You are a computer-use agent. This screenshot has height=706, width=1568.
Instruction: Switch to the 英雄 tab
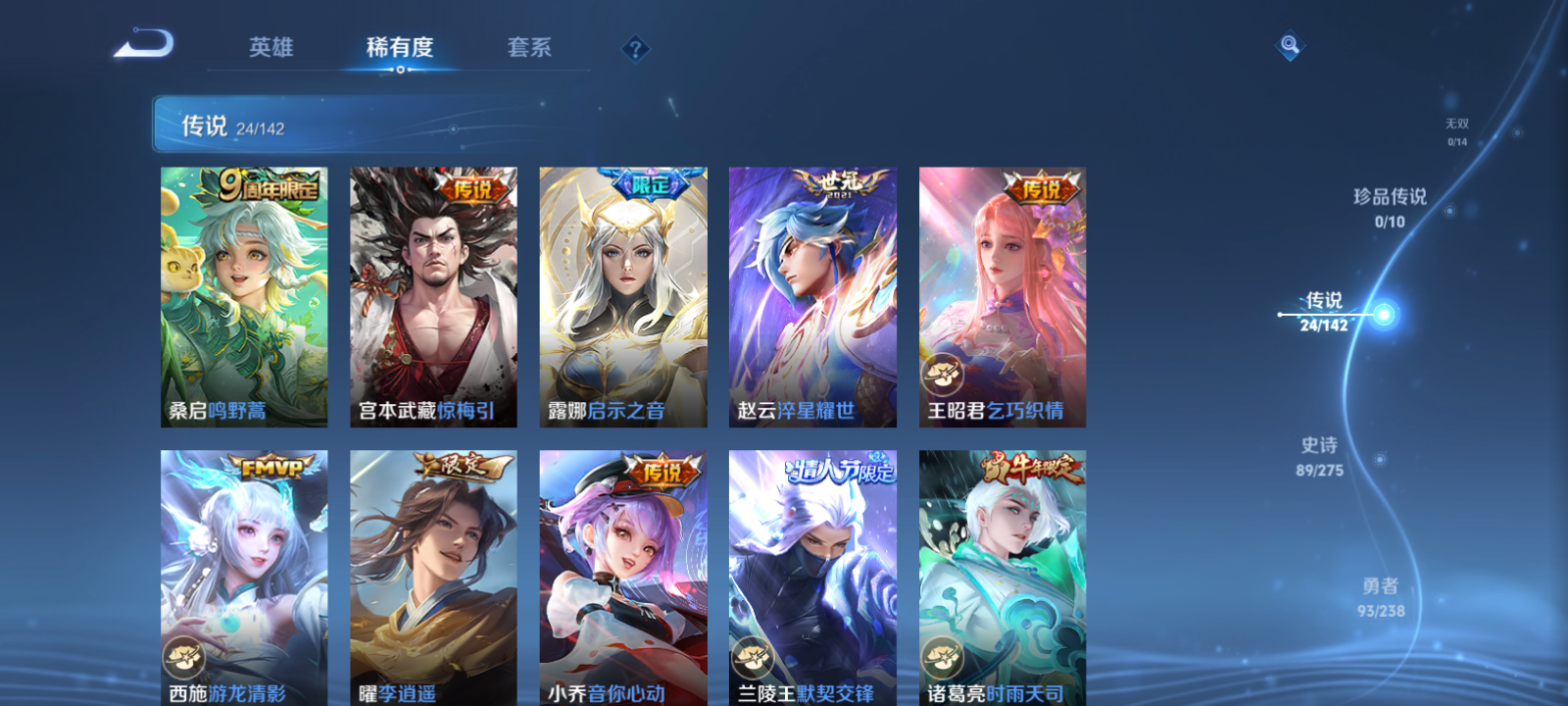[x=270, y=46]
